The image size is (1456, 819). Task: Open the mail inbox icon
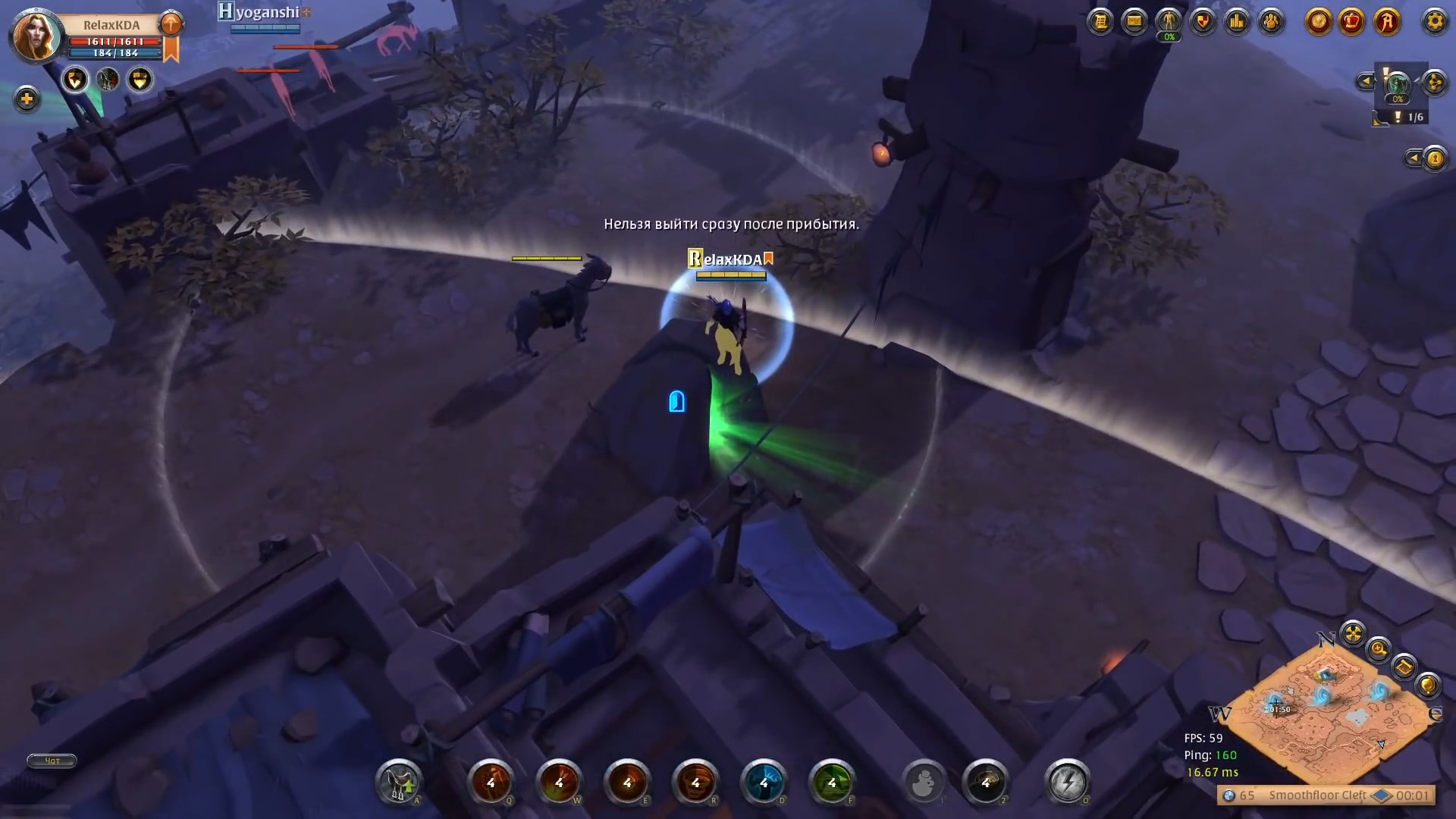coord(1134,22)
